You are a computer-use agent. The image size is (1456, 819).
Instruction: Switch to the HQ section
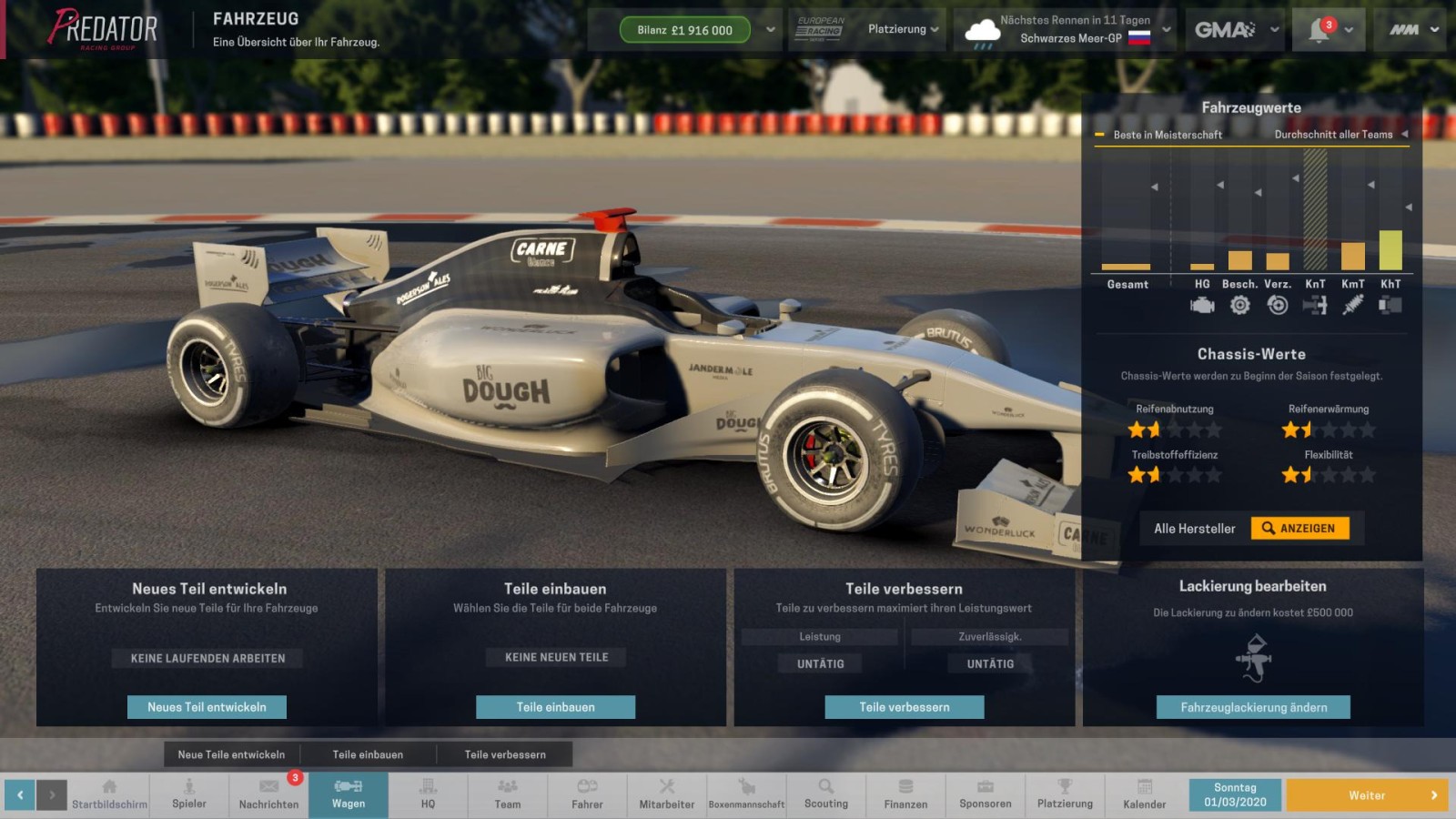(x=428, y=794)
